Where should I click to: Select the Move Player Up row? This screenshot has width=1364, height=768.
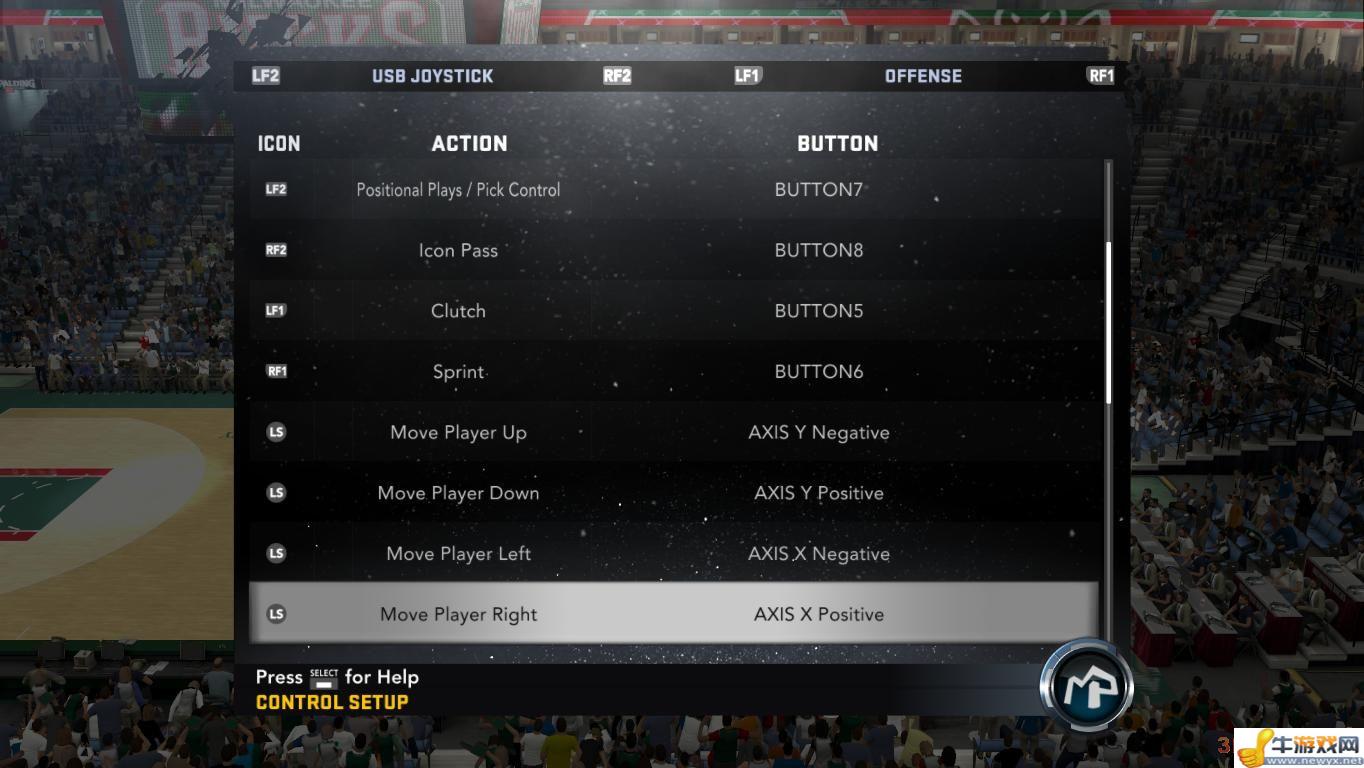pos(672,433)
